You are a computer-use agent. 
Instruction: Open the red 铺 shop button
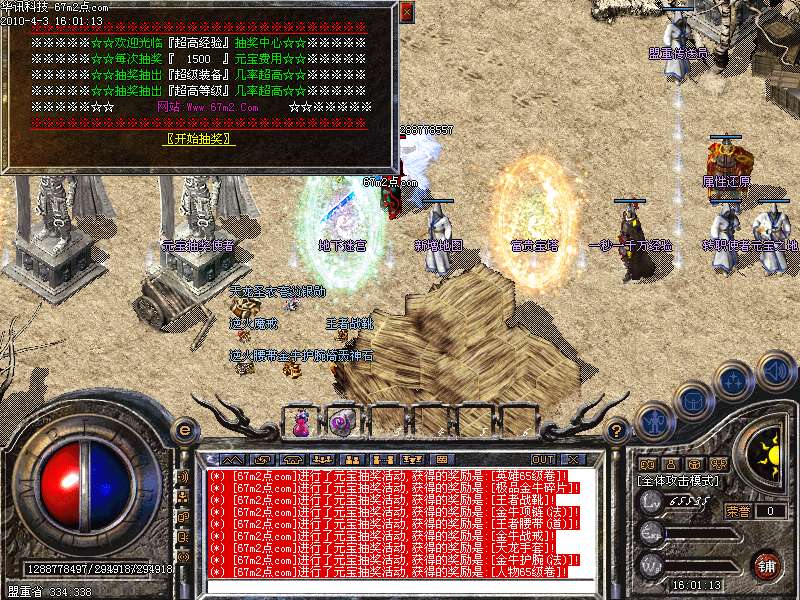767,565
